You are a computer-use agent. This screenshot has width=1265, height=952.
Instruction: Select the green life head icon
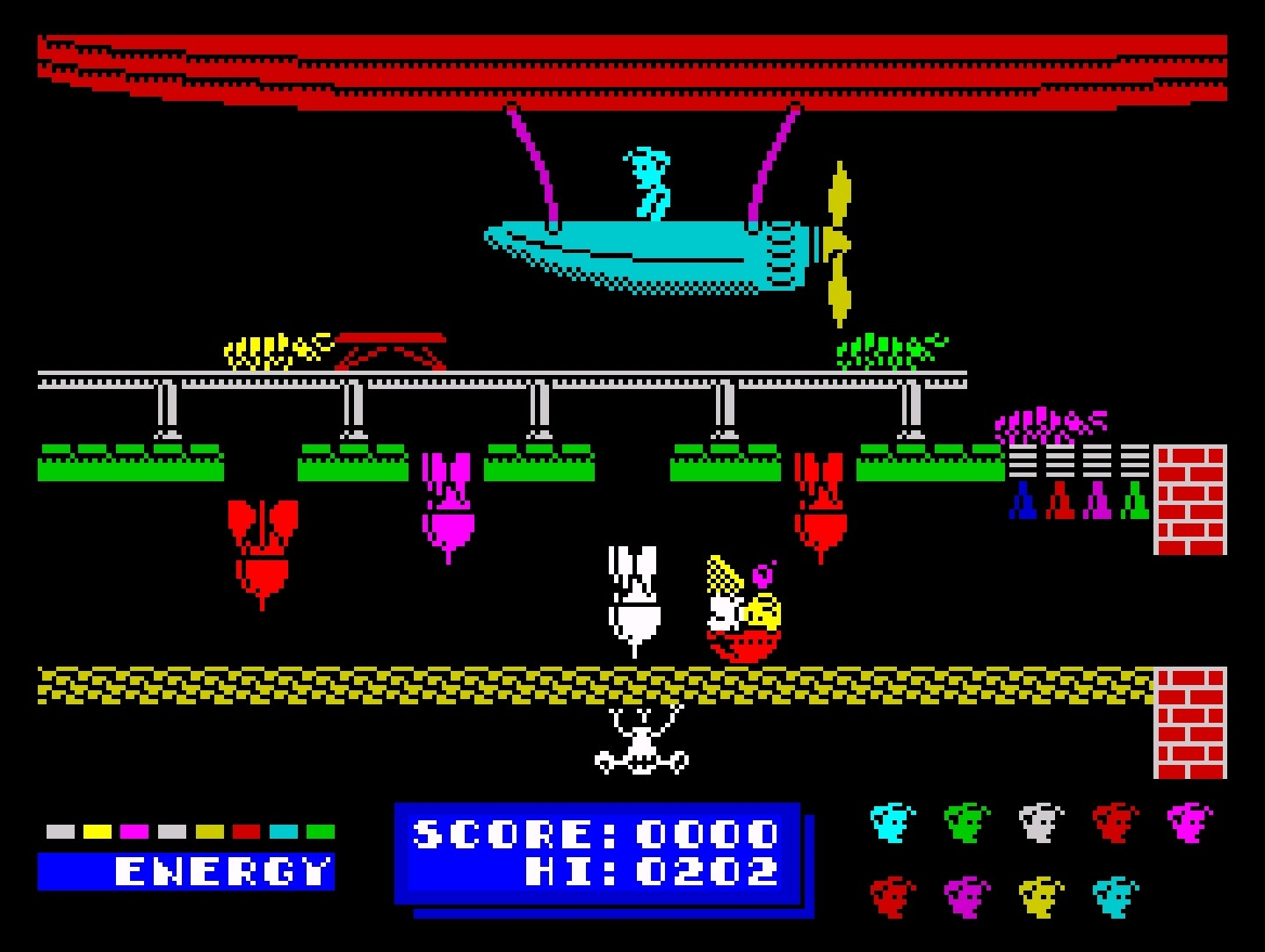[966, 821]
